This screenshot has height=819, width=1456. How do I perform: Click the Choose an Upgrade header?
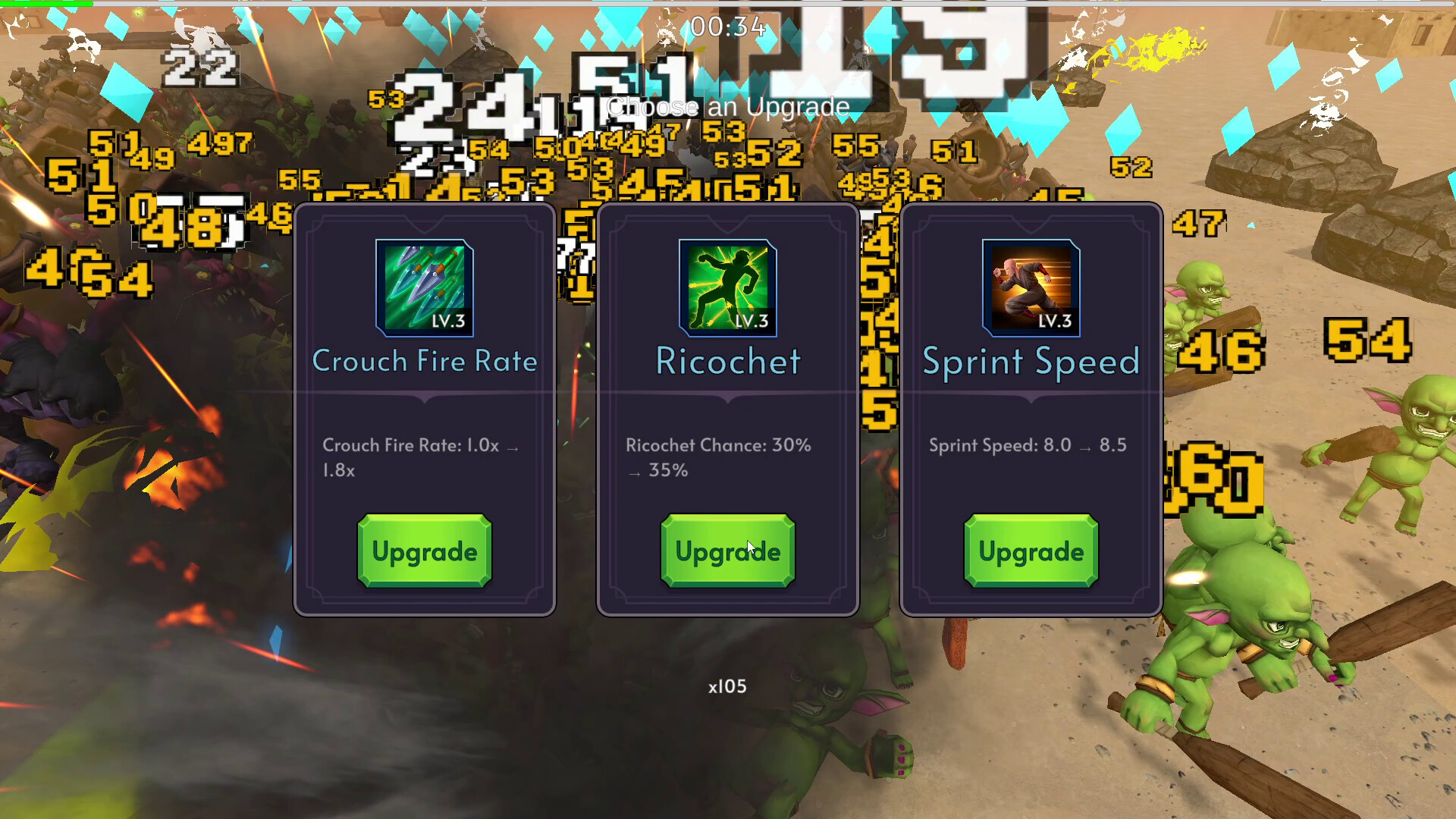tap(727, 107)
